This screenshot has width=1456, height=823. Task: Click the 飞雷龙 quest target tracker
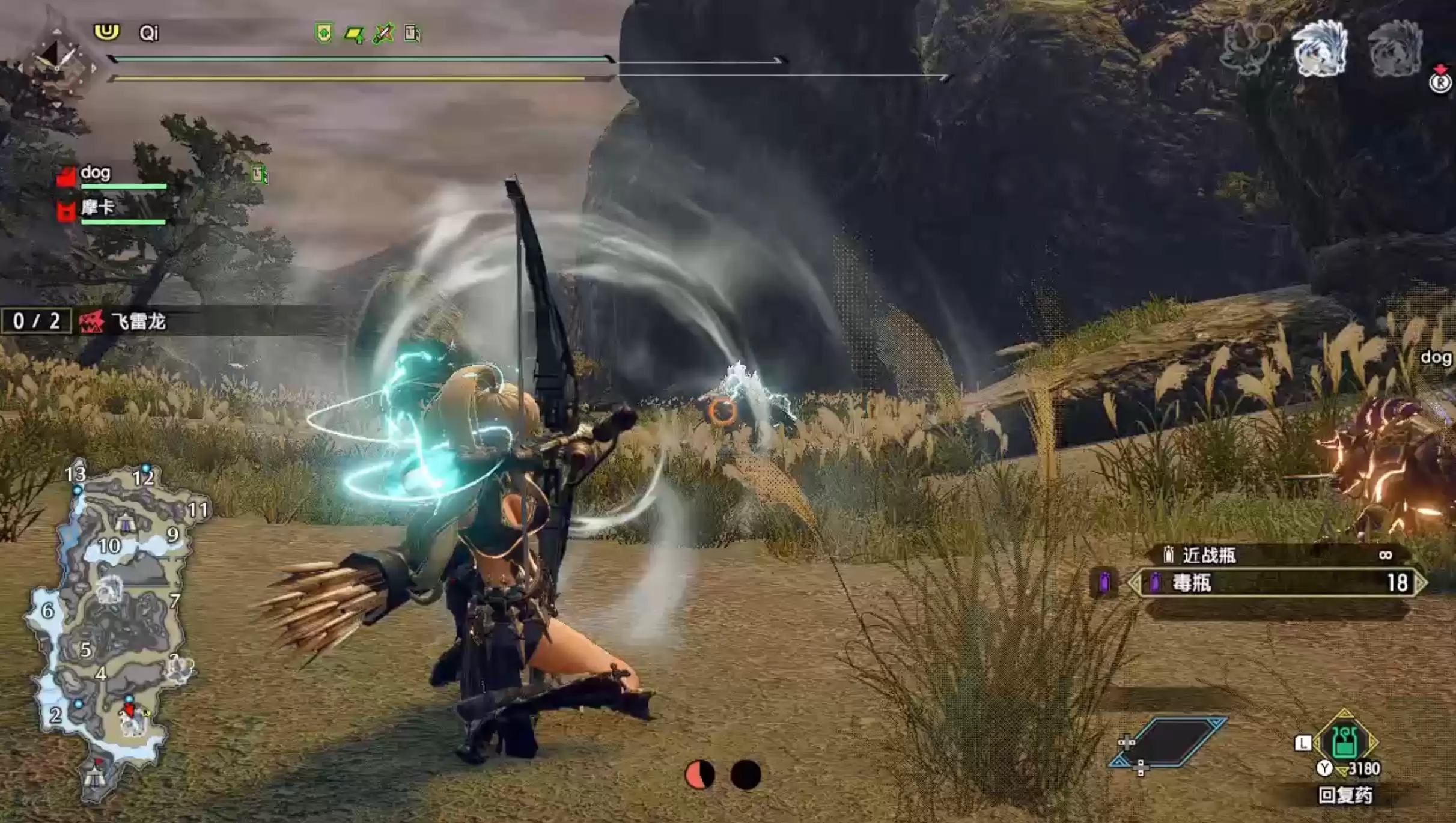[138, 322]
